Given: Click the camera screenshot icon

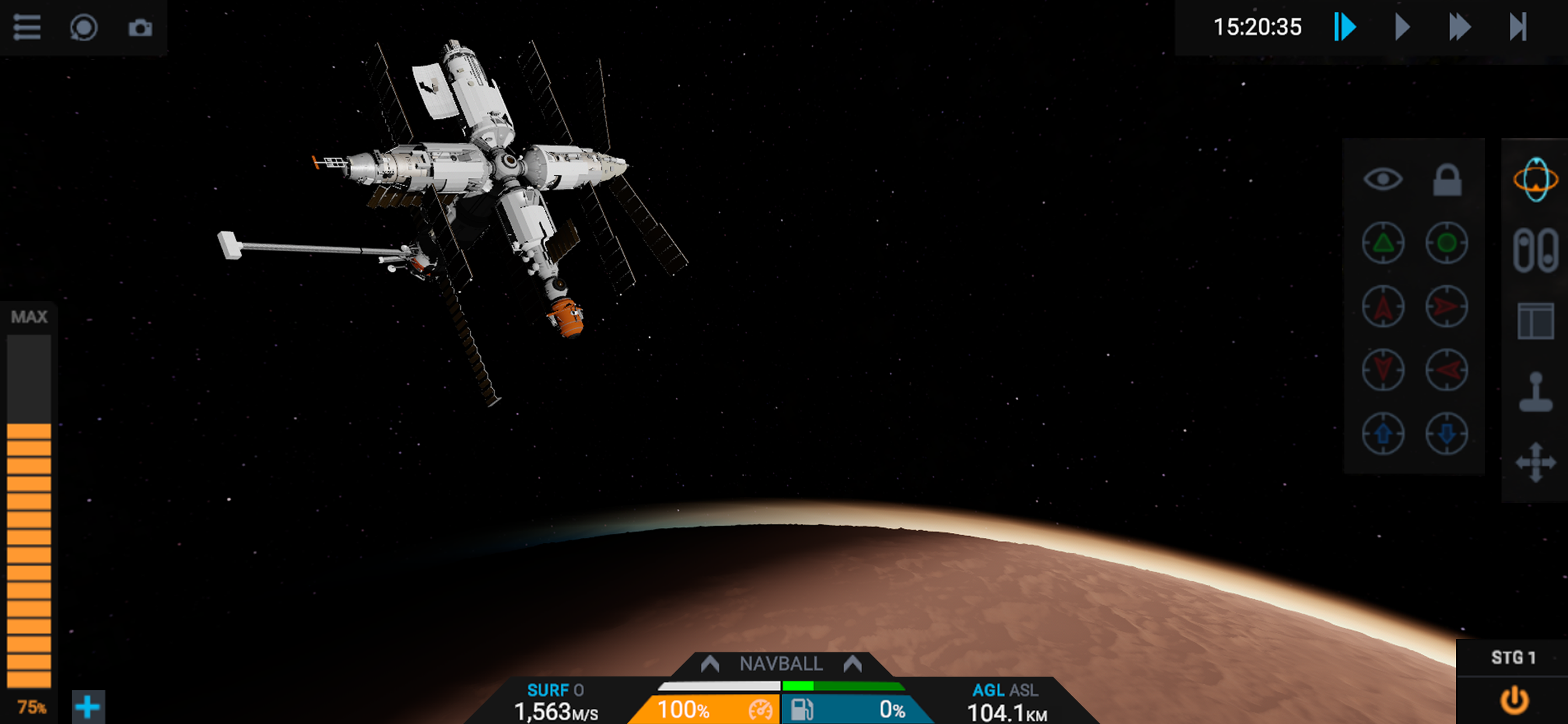Looking at the screenshot, I should (x=140, y=27).
